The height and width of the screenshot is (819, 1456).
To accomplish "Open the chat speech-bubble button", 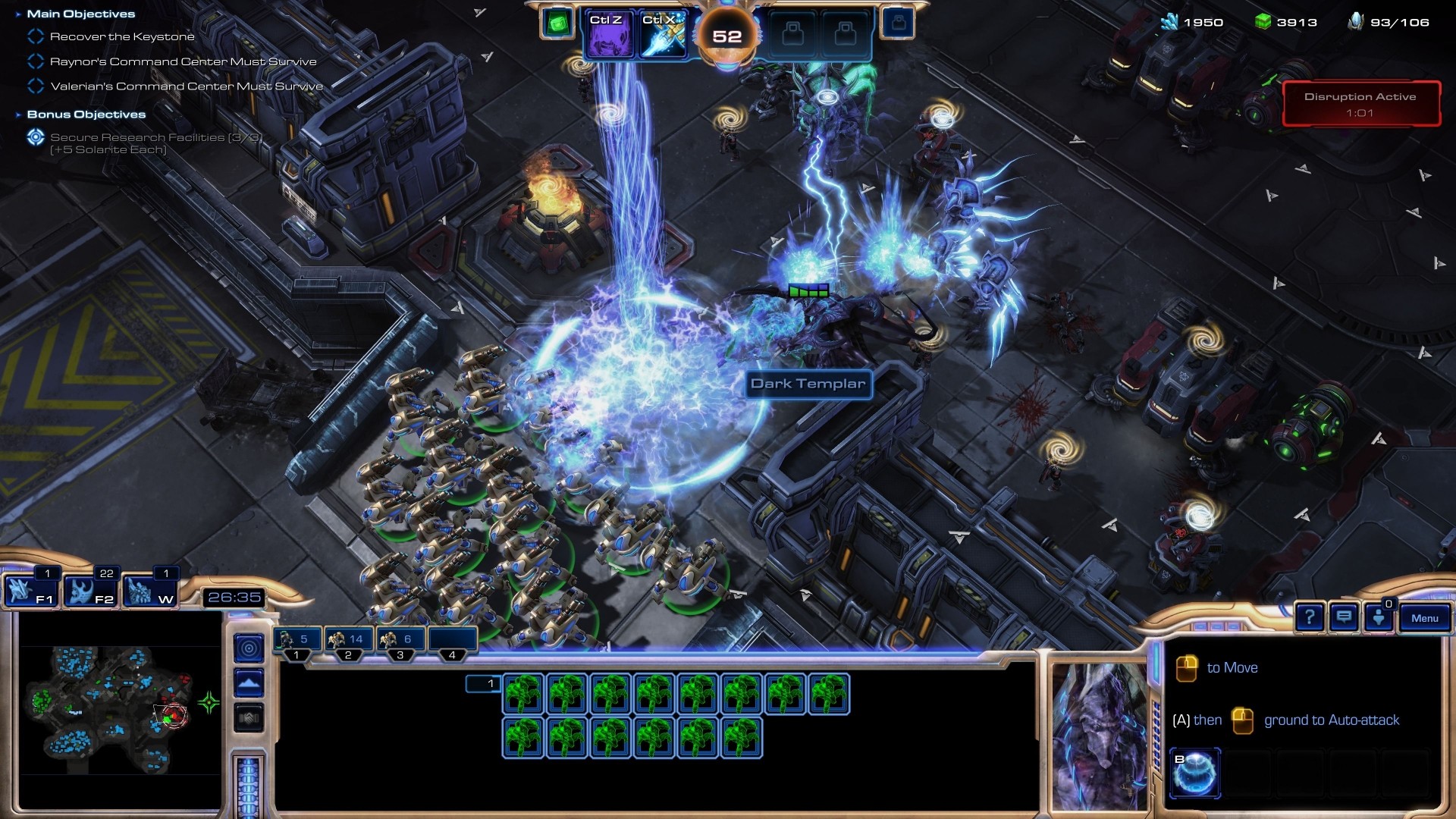I will [1344, 618].
